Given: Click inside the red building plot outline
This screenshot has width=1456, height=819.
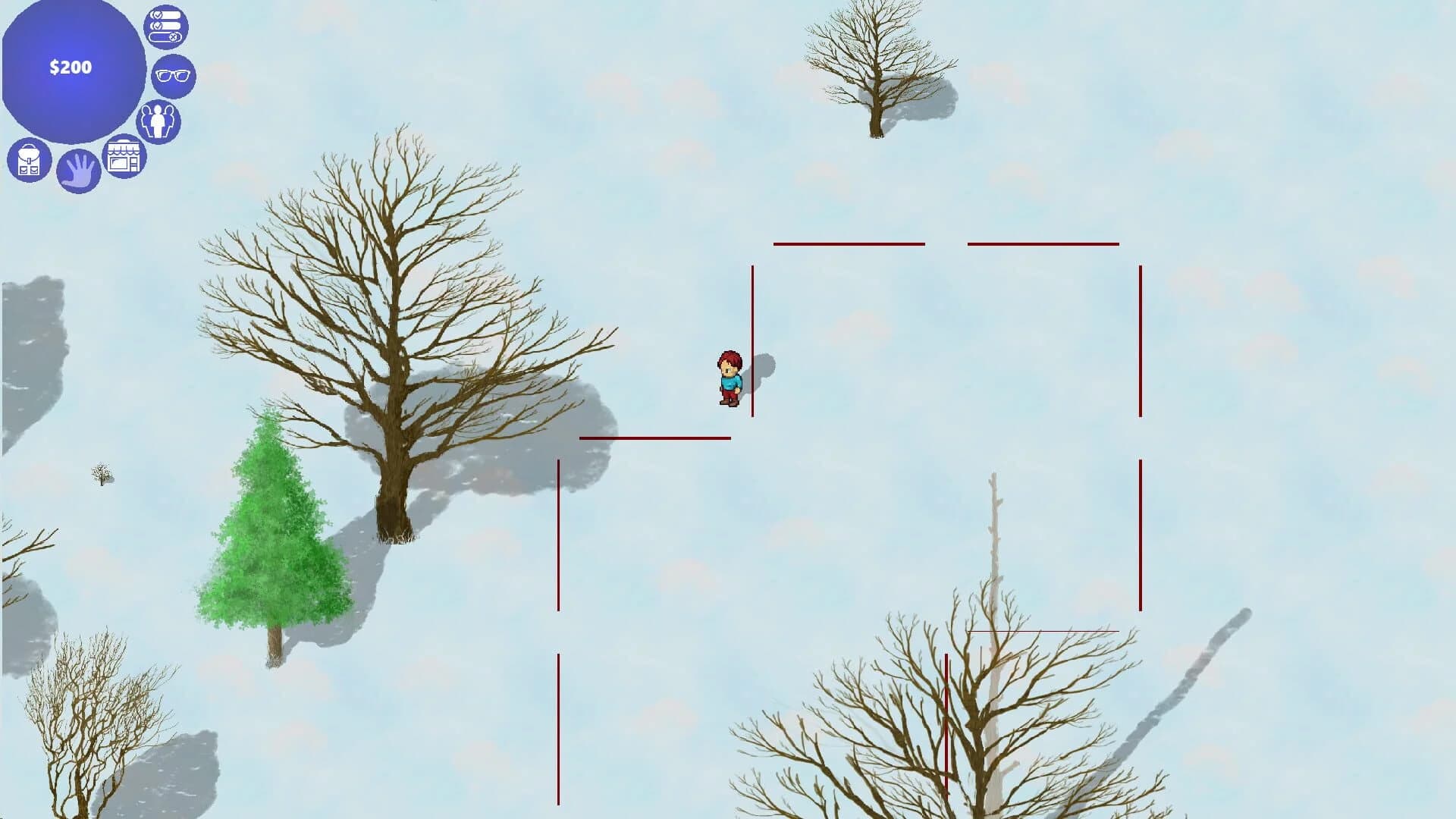Looking at the screenshot, I should 948,341.
